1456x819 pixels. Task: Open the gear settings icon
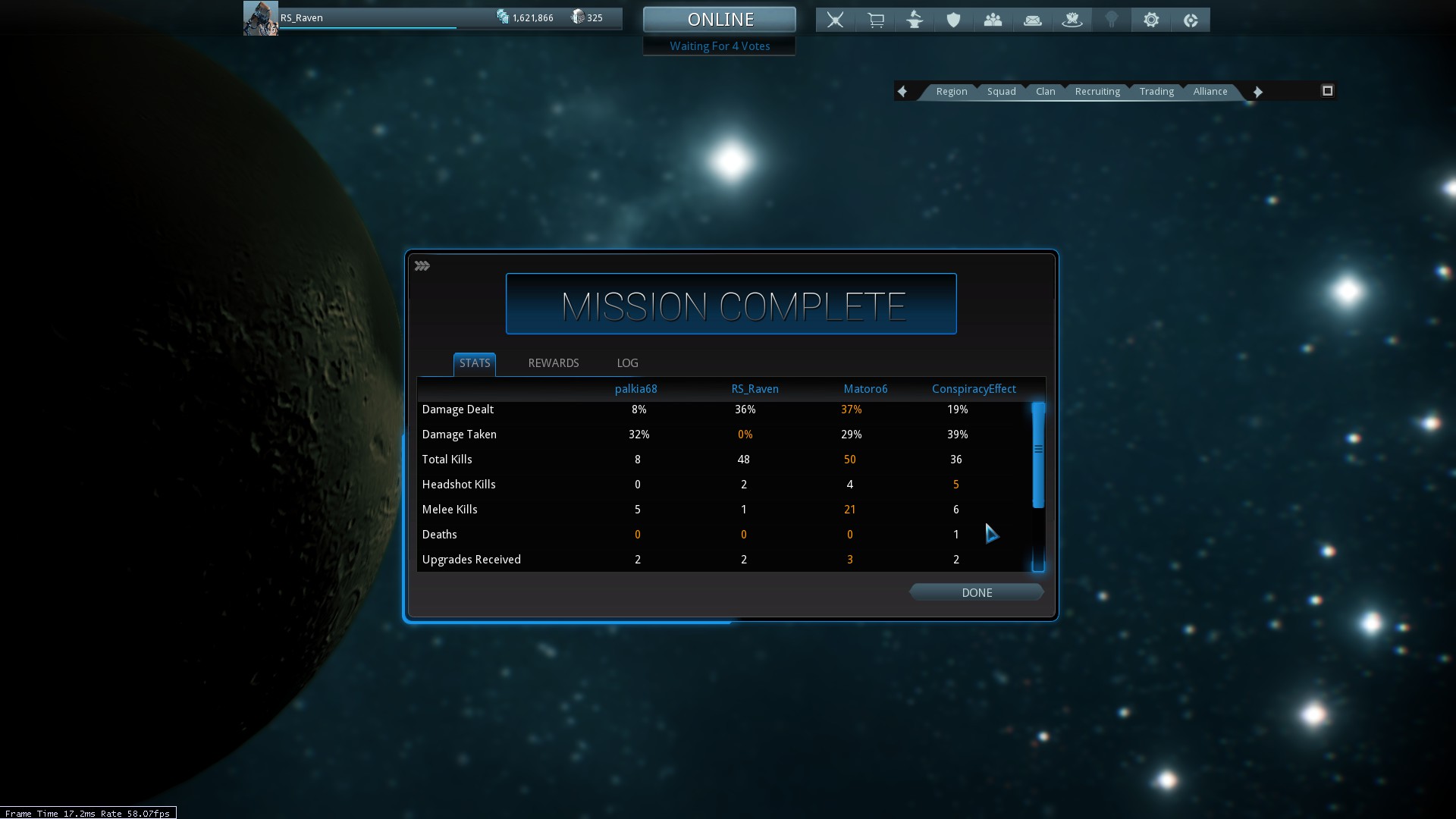(x=1151, y=20)
